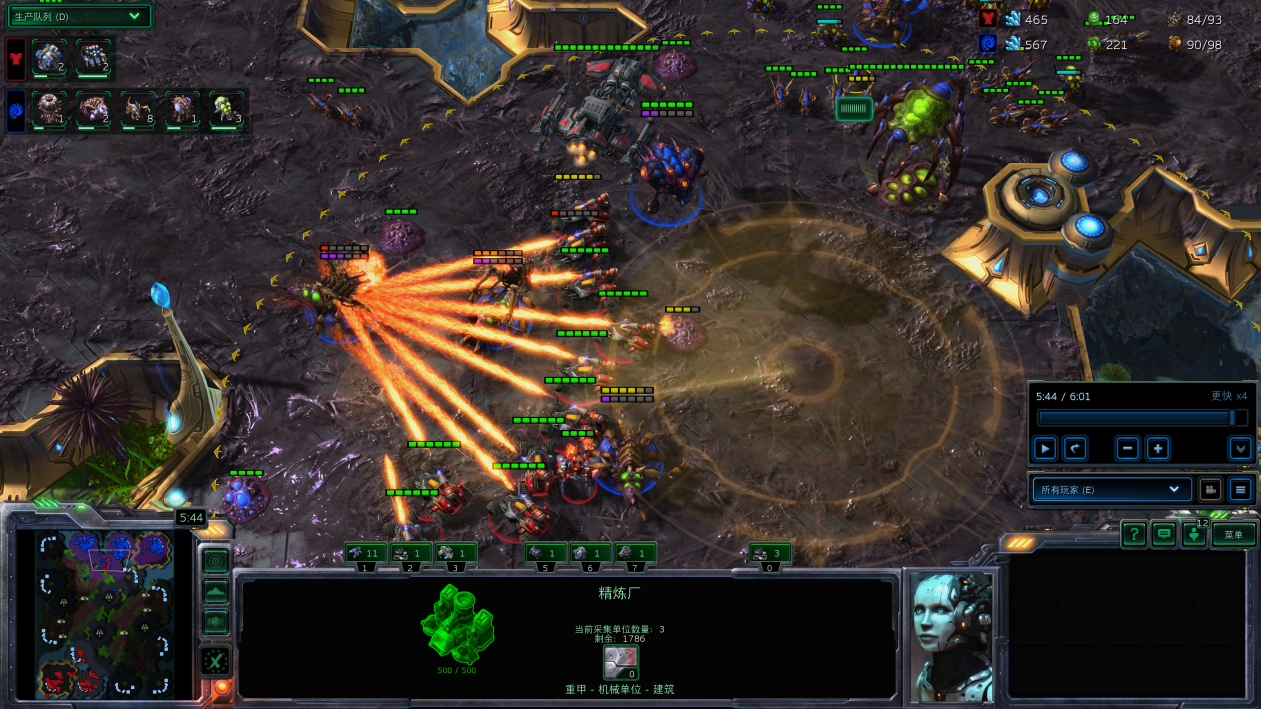This screenshot has height=709, width=1261.
Task: Rewind the replay with the curved arrow button
Action: 1074,449
